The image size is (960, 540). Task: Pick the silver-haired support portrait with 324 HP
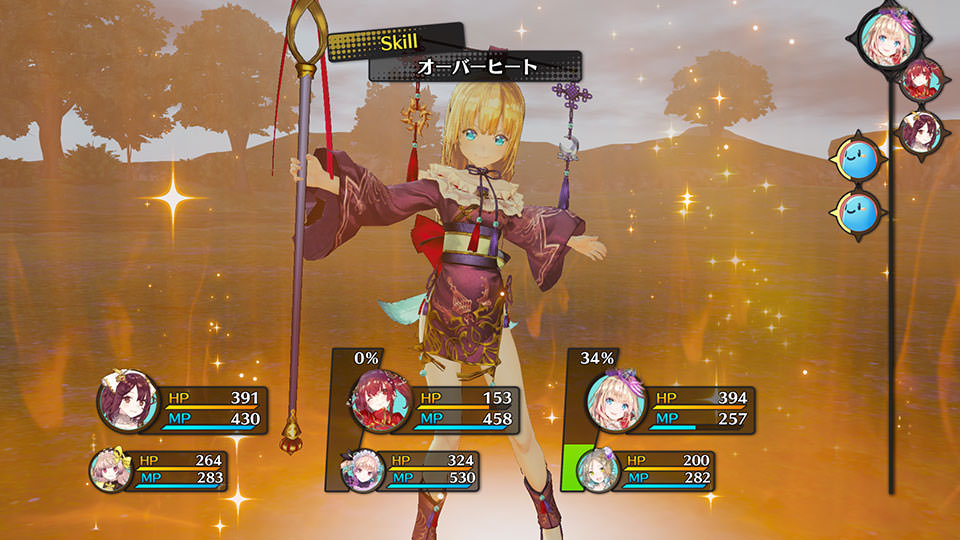tap(361, 469)
